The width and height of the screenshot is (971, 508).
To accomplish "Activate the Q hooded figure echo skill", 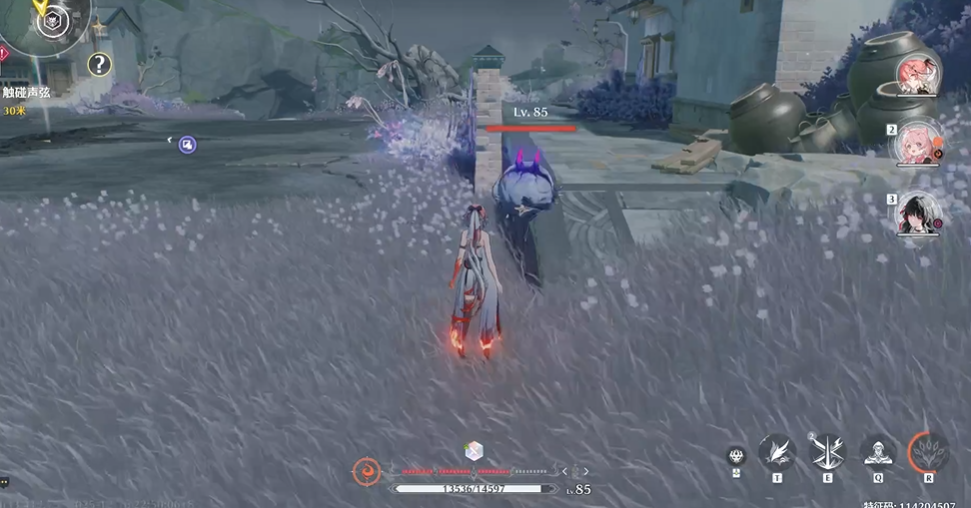I will pos(877,452).
